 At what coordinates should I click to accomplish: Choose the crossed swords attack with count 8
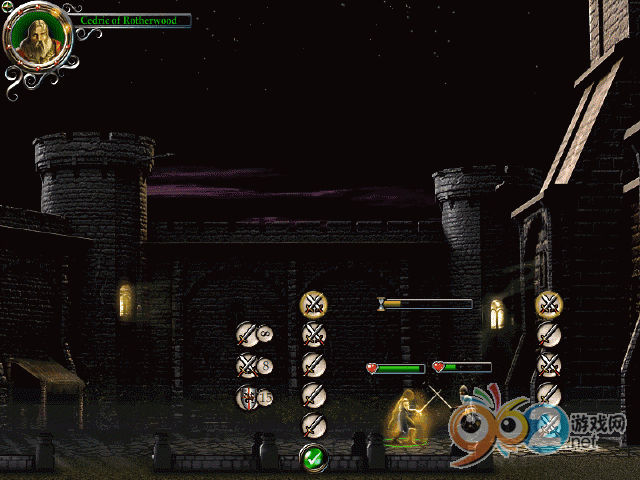[247, 366]
